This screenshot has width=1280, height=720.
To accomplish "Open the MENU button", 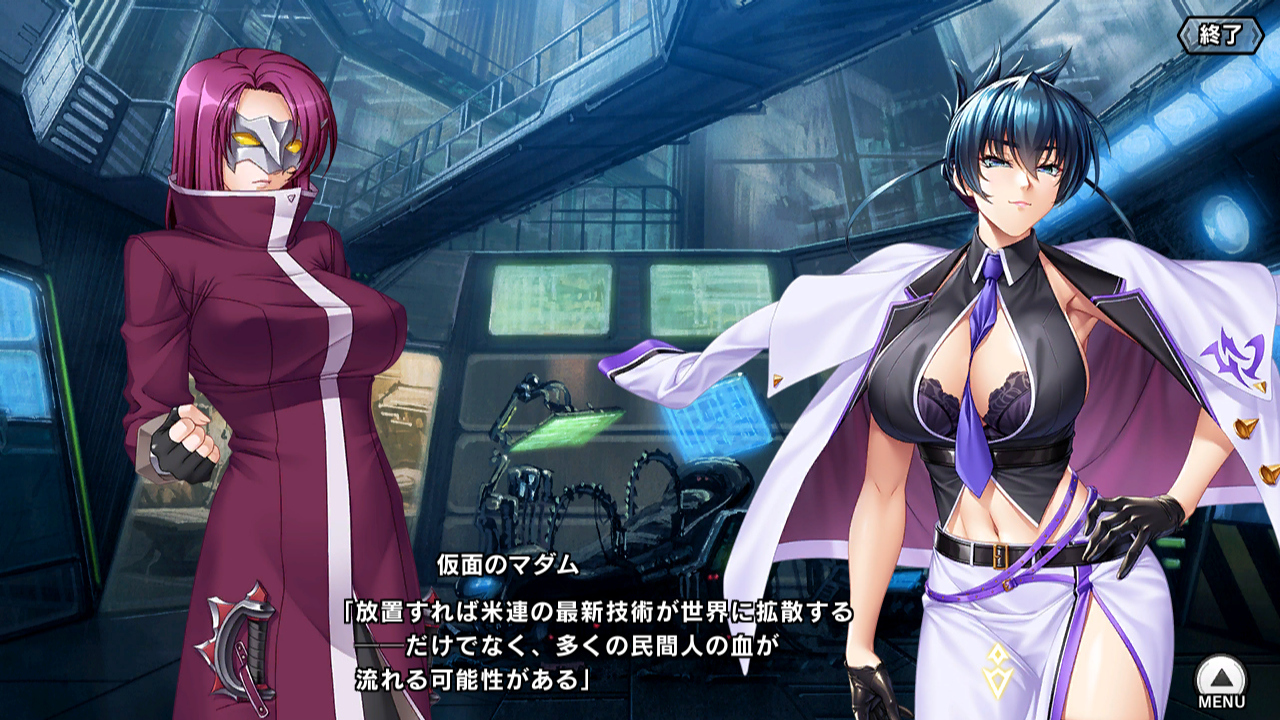I will [1221, 680].
